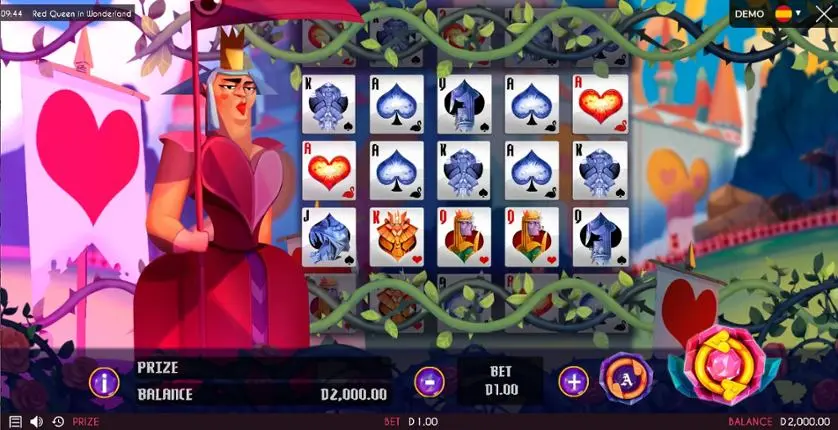Open the hamburger menu in the footer

coord(15,422)
